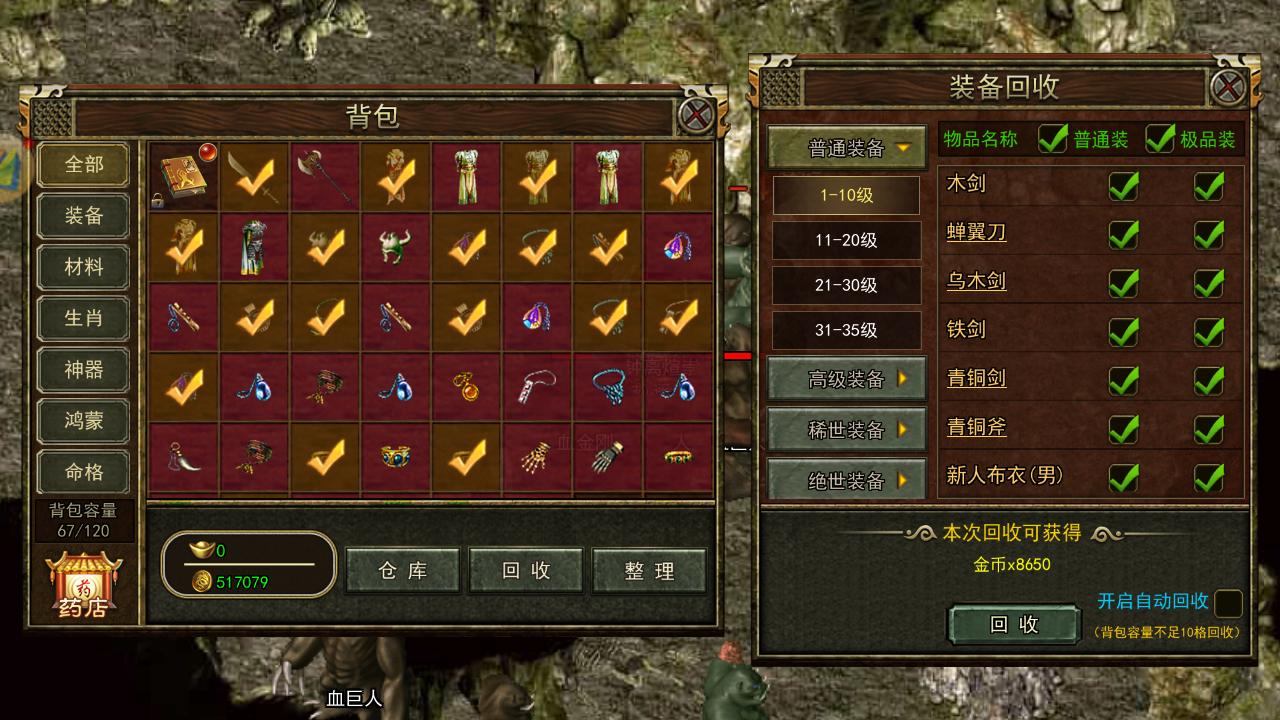Click the 药店 pharmacy shop icon

click(83, 580)
